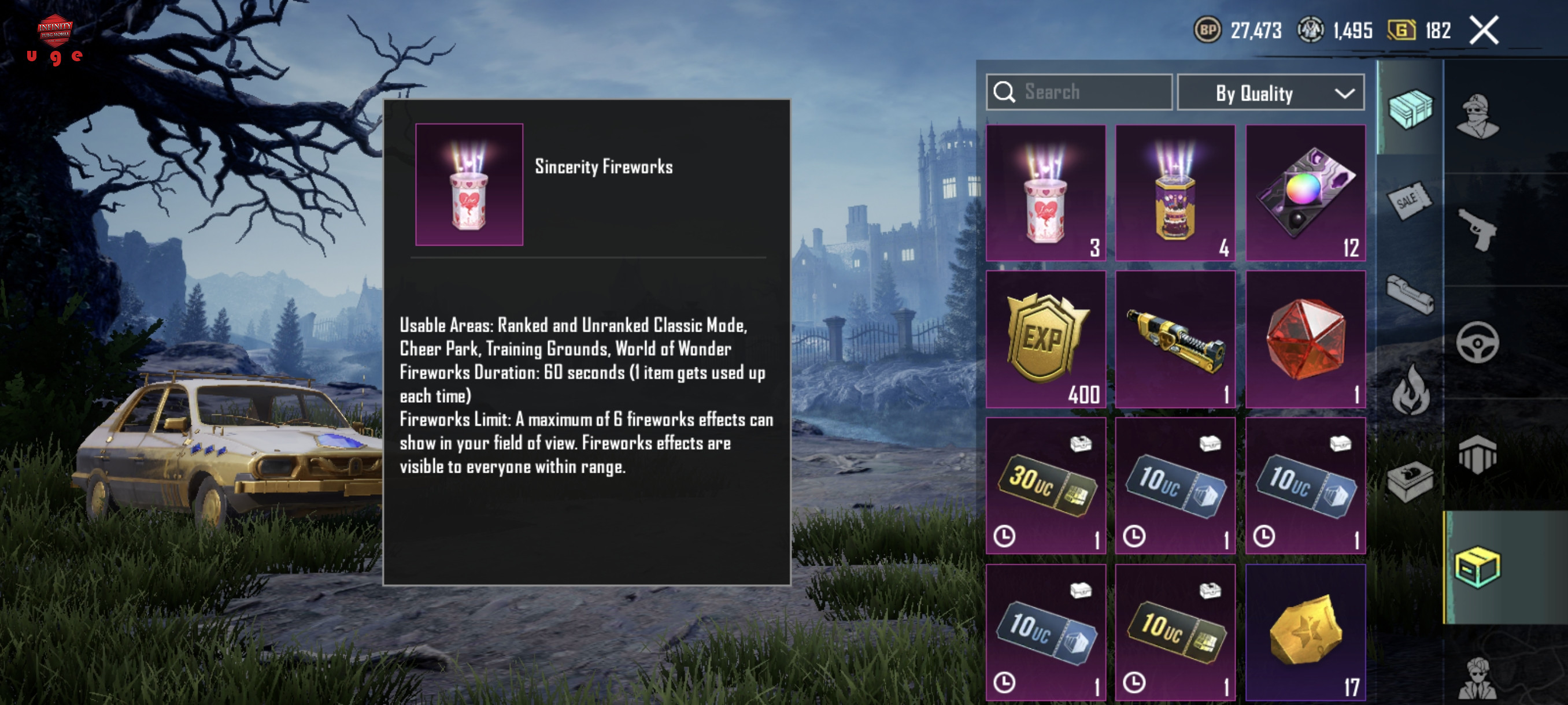Close the inventory screen

coord(1484,31)
